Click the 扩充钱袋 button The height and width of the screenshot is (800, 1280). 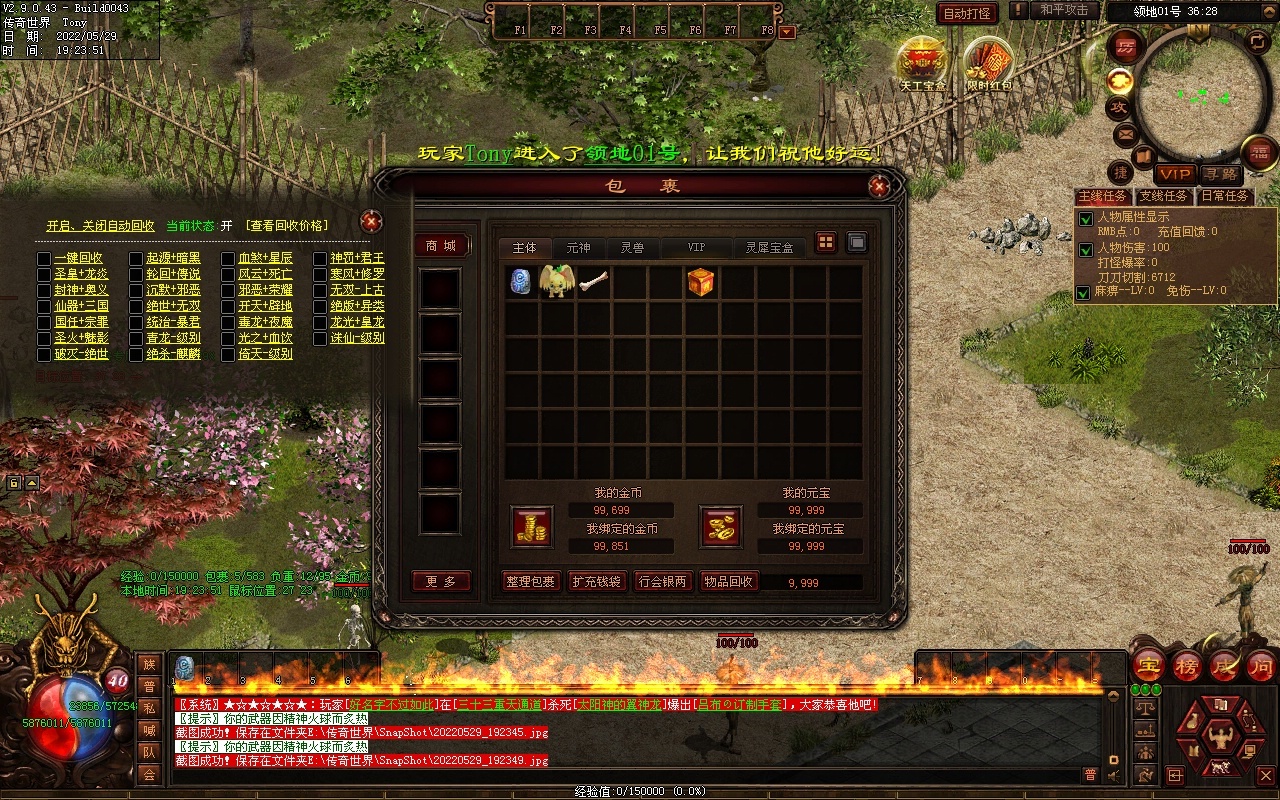pos(596,581)
